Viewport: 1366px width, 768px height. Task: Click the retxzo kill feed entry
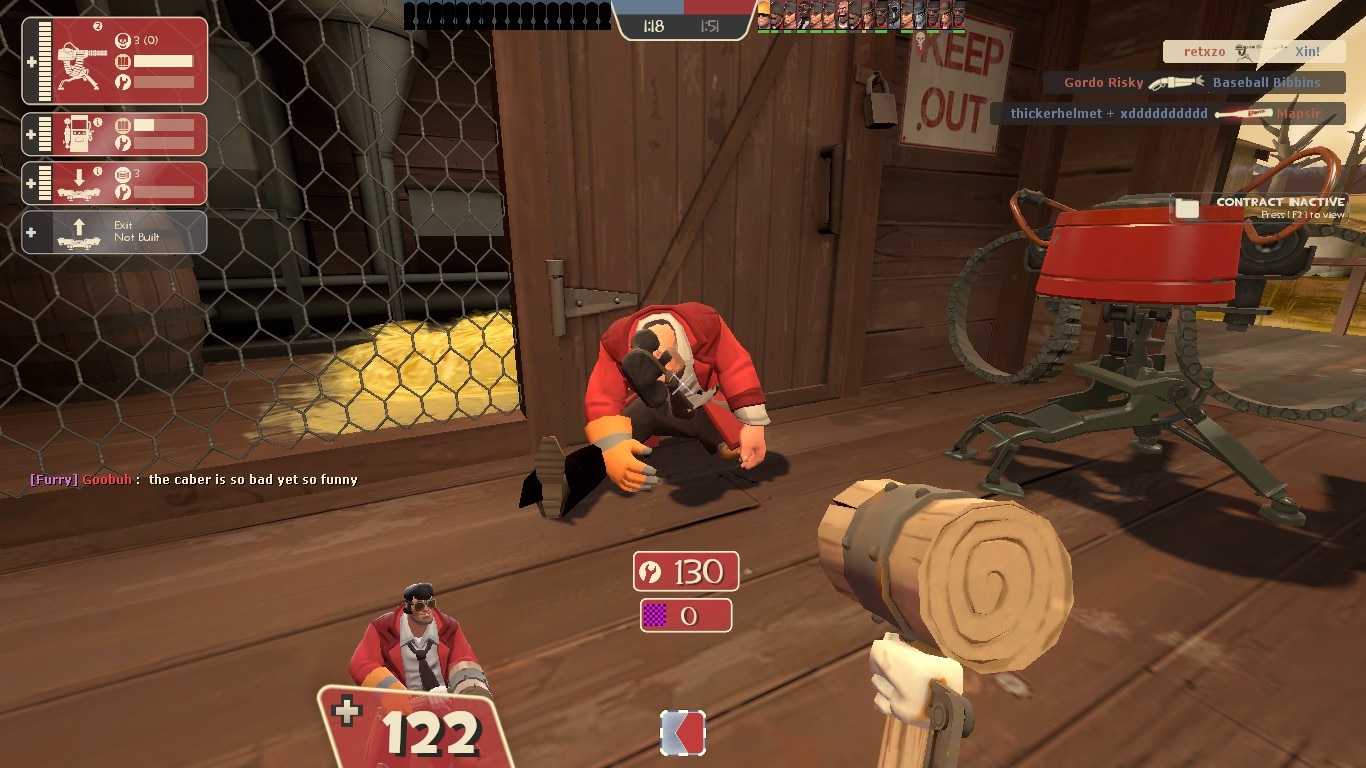click(1253, 52)
